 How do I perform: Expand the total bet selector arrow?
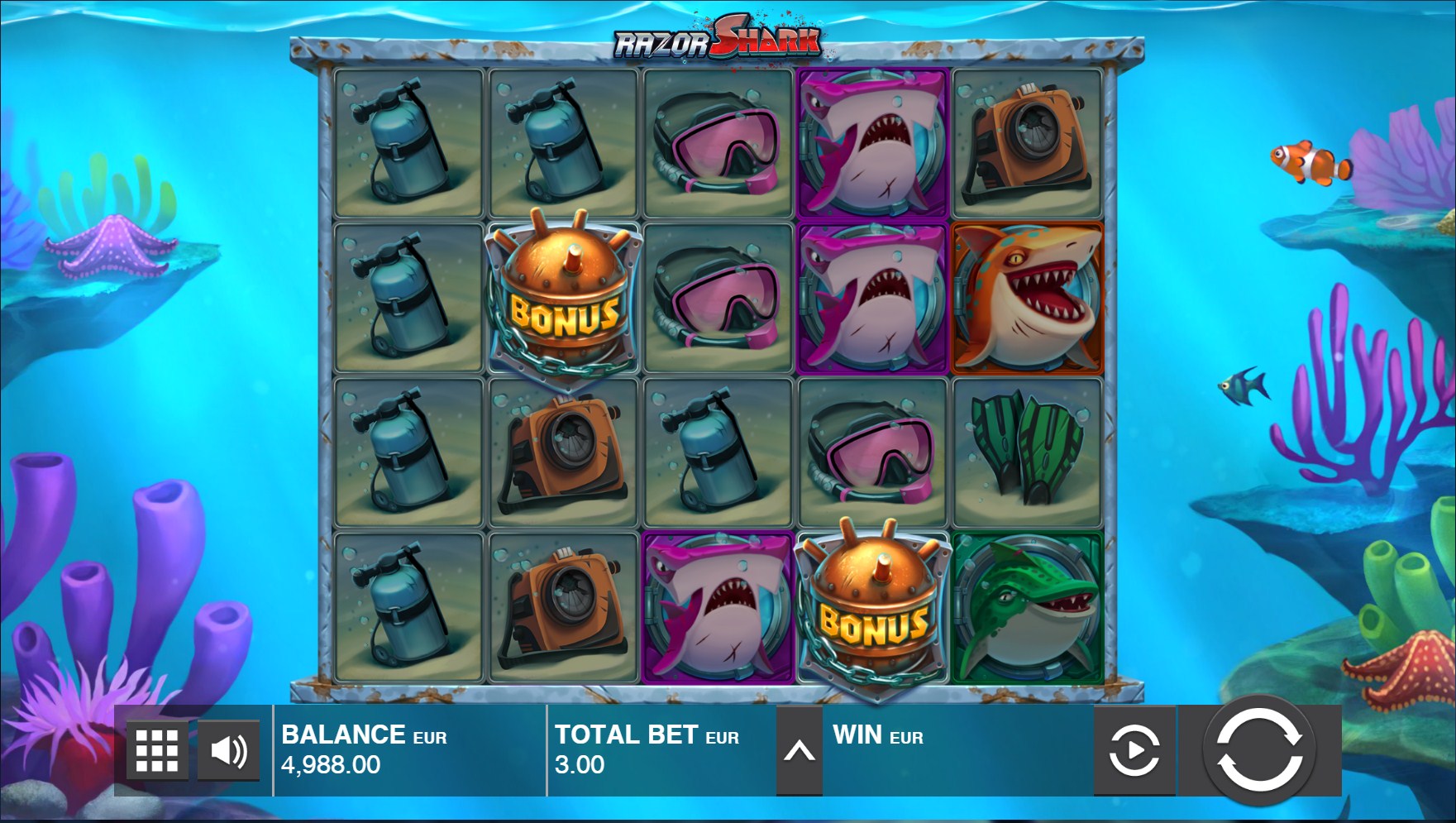click(799, 751)
